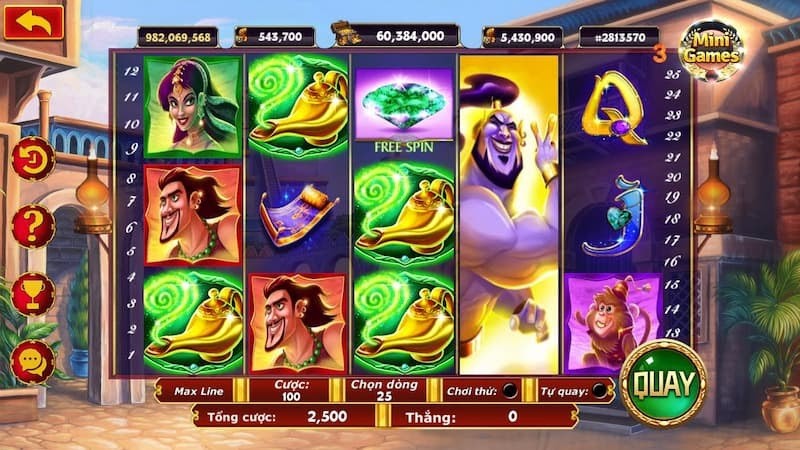The height and width of the screenshot is (450, 800).
Task: Change the Cược bet amount
Action: 291,390
